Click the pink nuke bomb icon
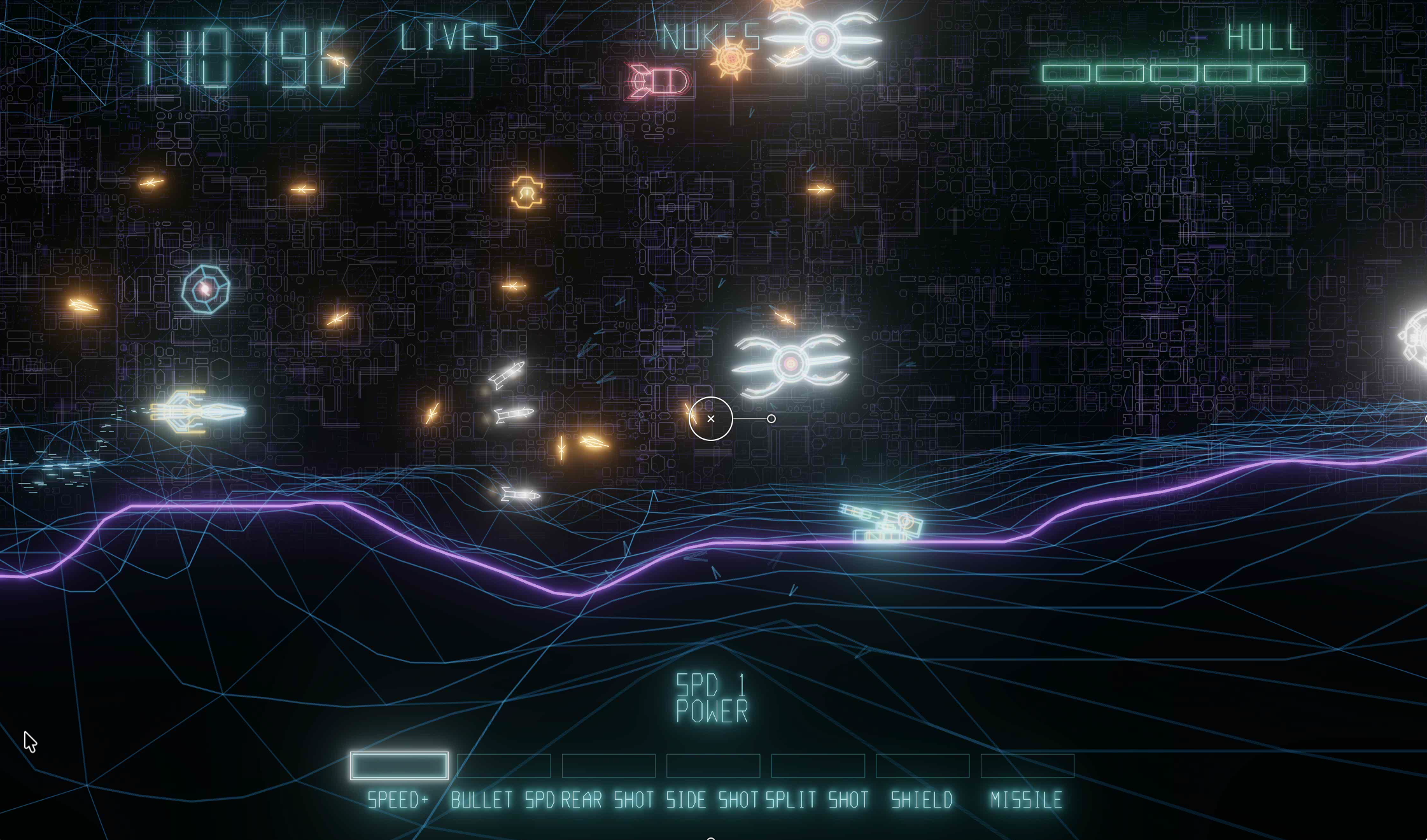 click(x=659, y=80)
